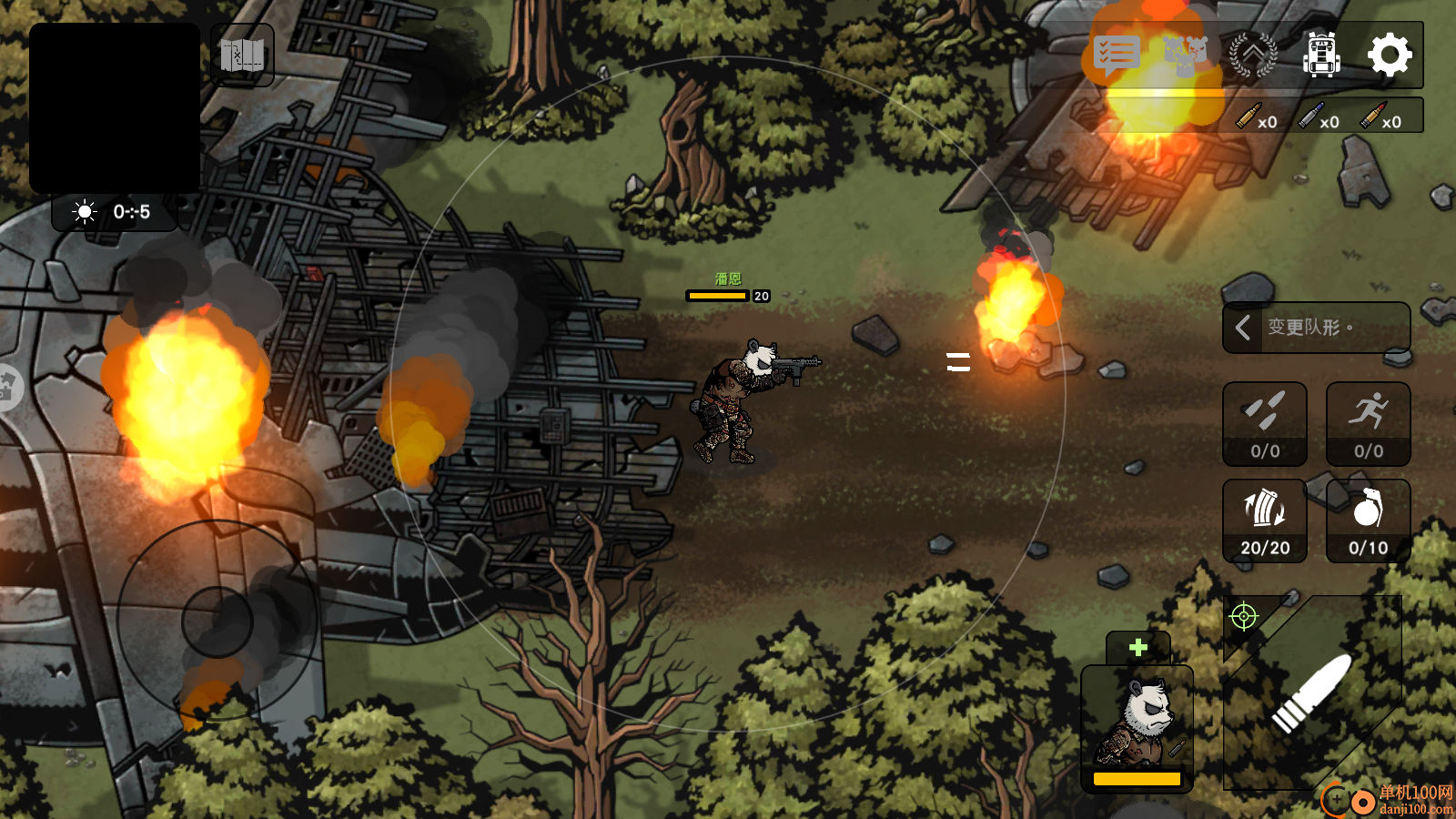Image resolution: width=1456 pixels, height=819 pixels.
Task: Activate the airstrike missiles skill
Action: [1265, 424]
